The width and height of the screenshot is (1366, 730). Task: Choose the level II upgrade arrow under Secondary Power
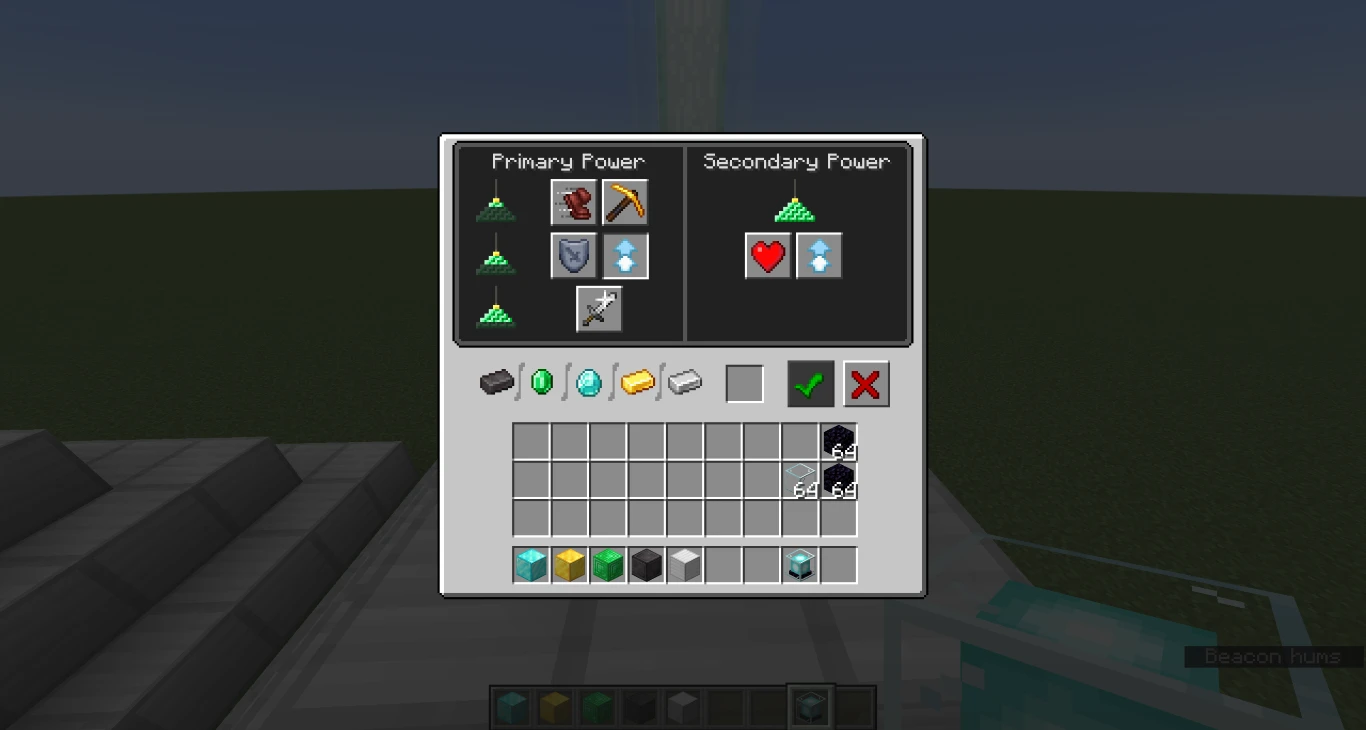click(x=819, y=255)
